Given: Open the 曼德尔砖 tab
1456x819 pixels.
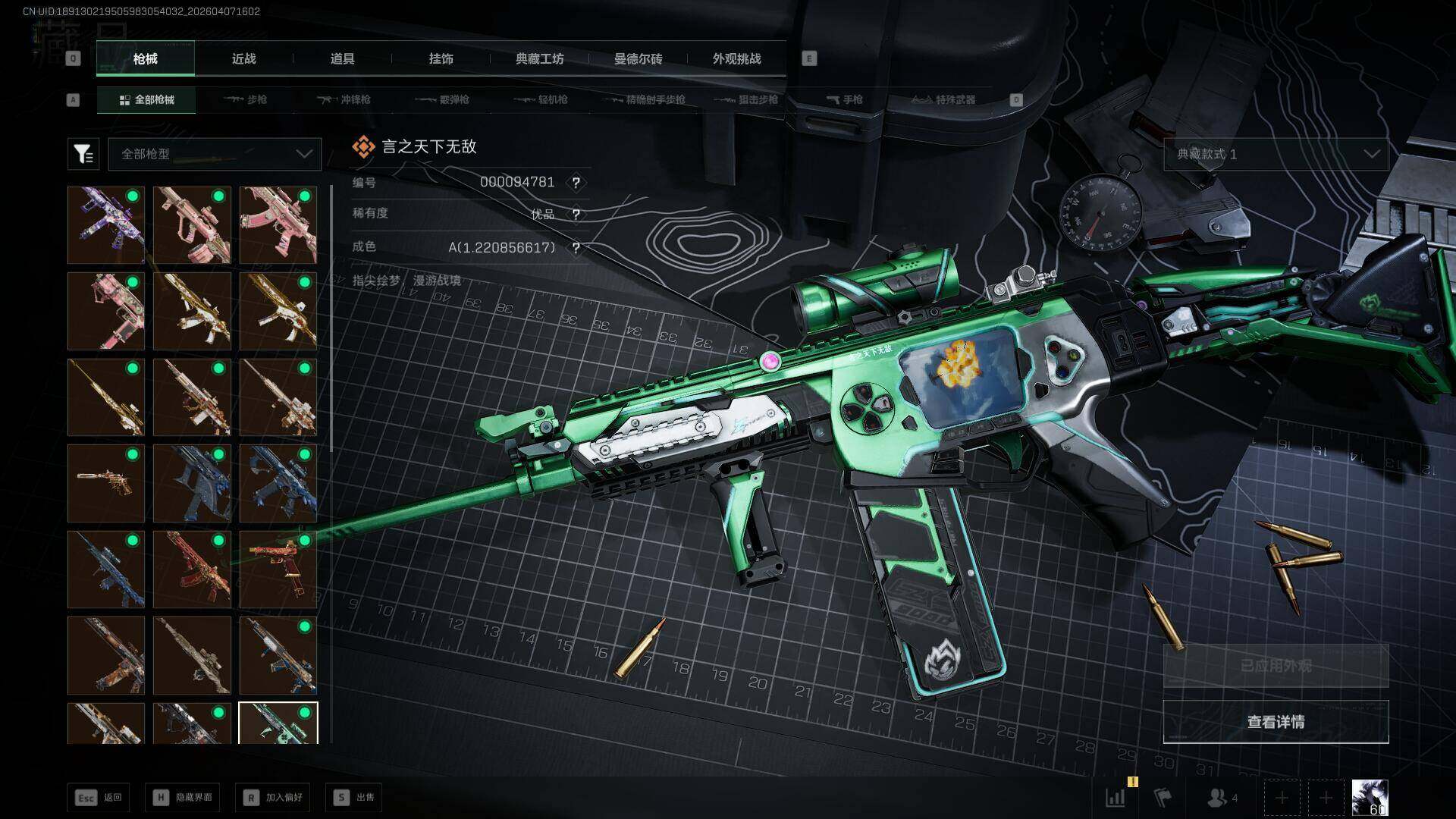Looking at the screenshot, I should coord(638,59).
